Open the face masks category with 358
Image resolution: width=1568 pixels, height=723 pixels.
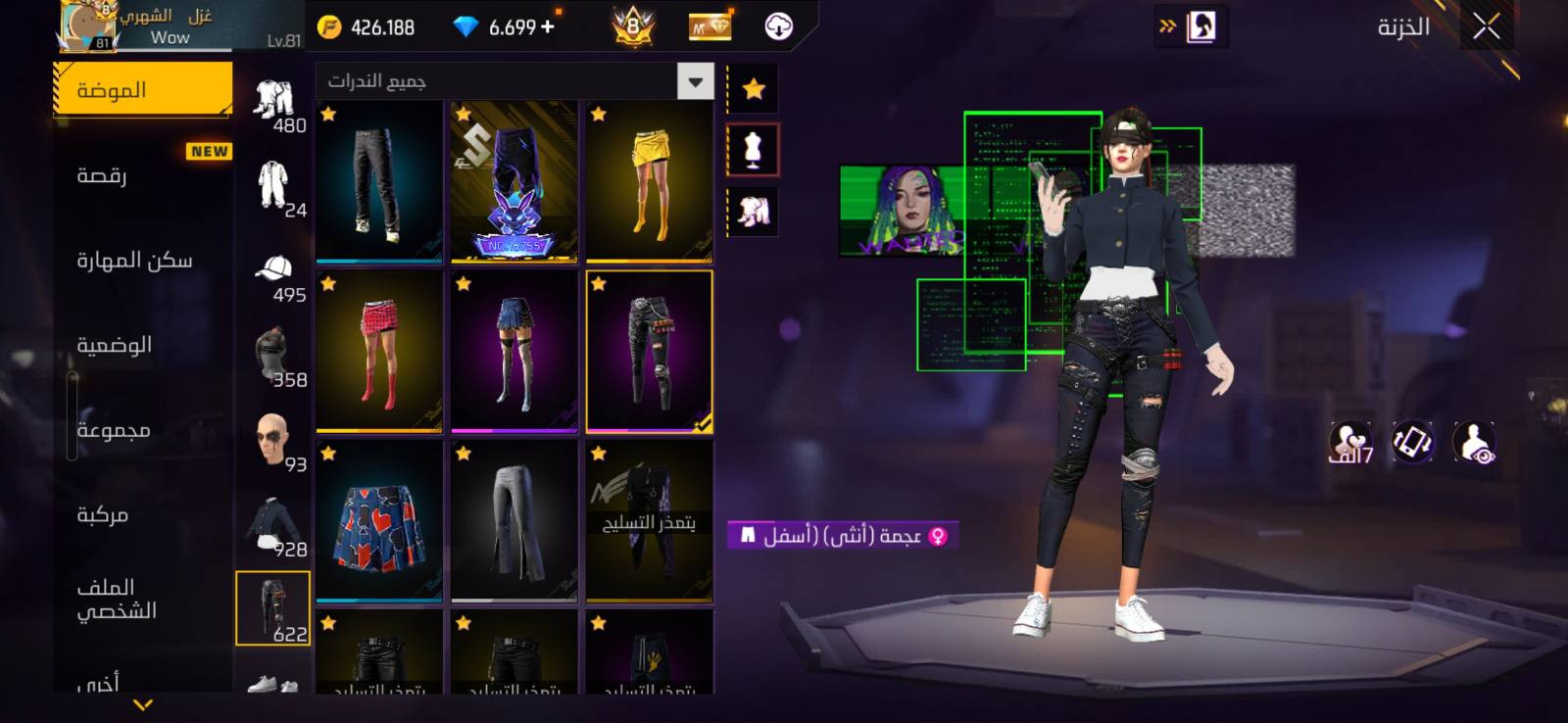[274, 361]
